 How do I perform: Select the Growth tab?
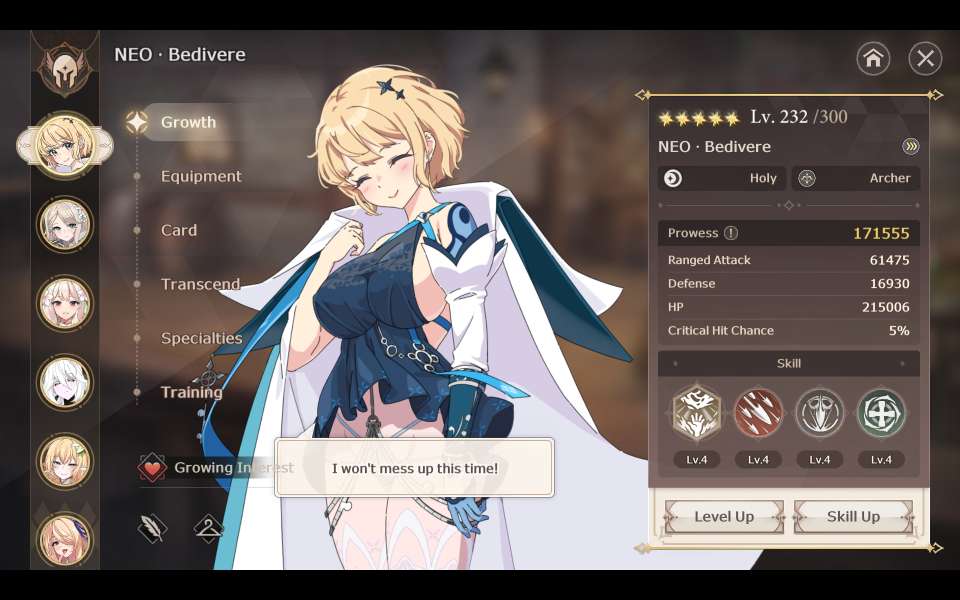click(x=188, y=122)
